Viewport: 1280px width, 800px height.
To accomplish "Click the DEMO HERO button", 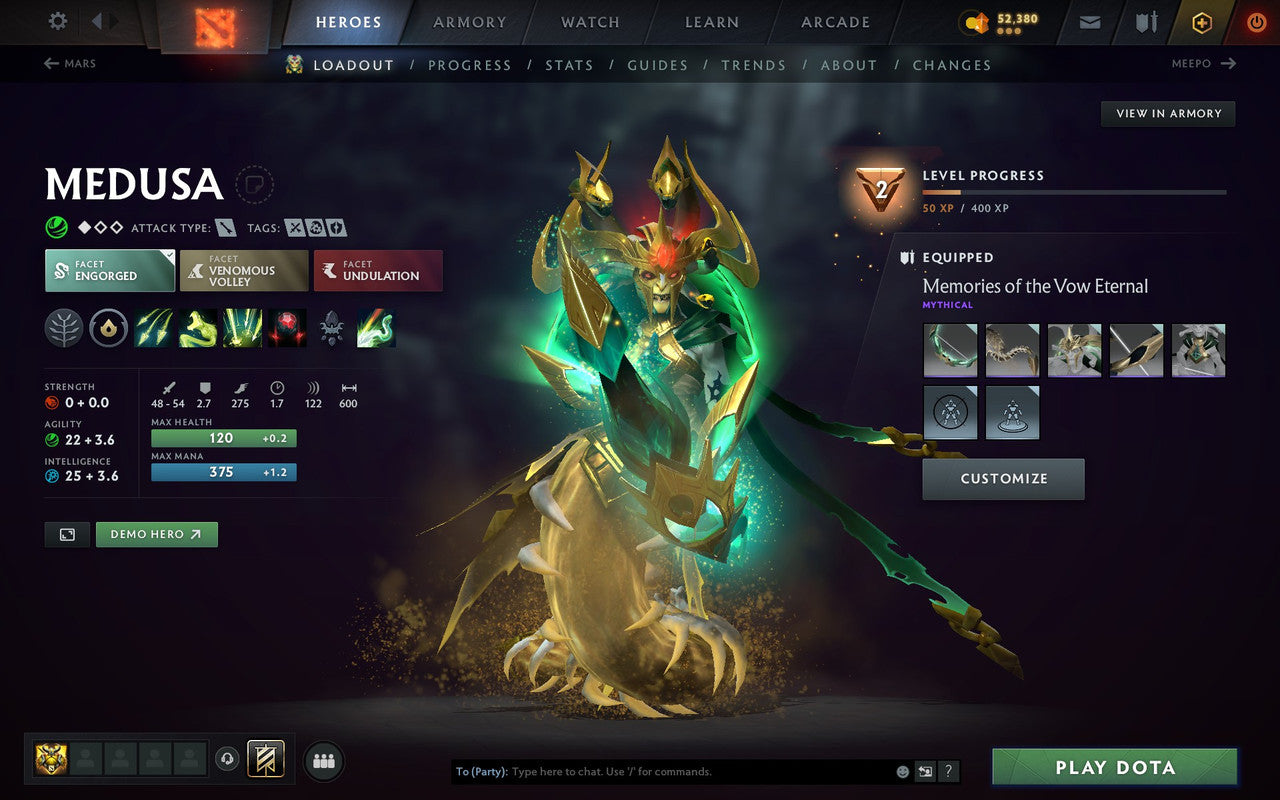I will tap(156, 534).
